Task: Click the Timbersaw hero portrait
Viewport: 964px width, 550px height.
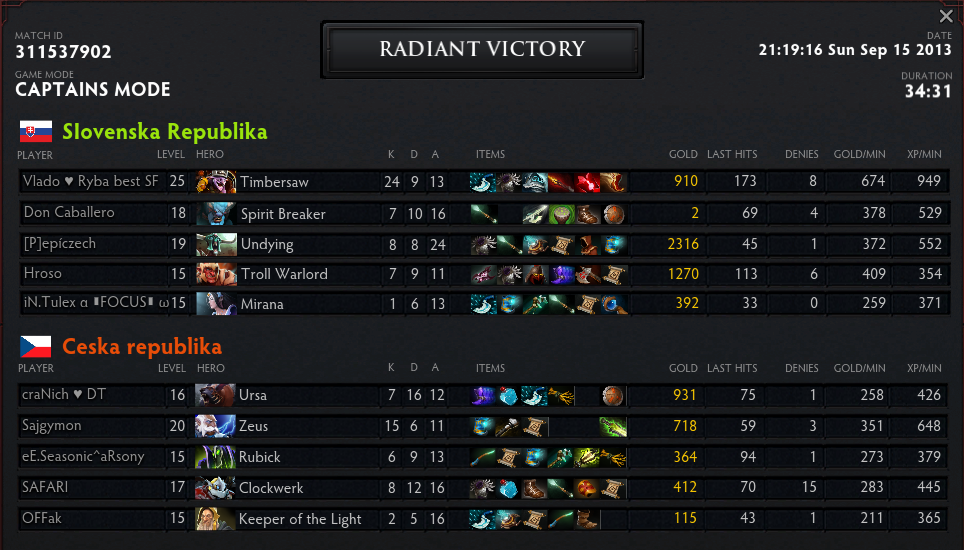Action: (216, 182)
